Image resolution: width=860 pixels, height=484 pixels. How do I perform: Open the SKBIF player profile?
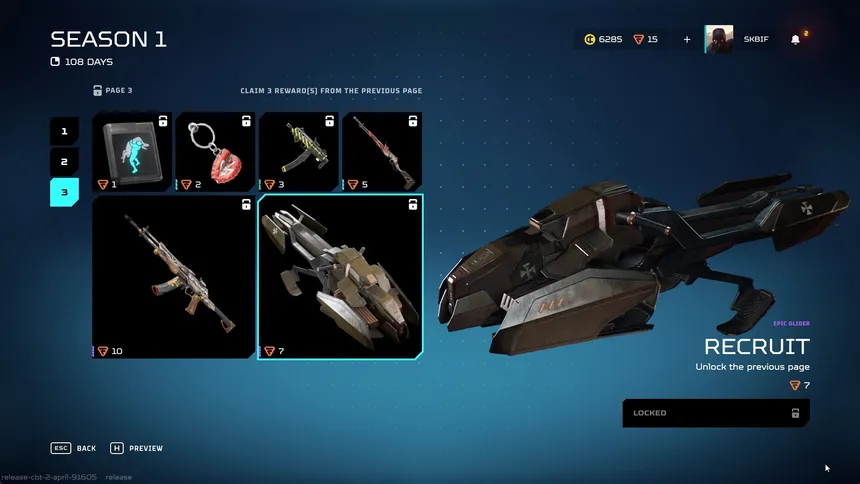(x=737, y=40)
